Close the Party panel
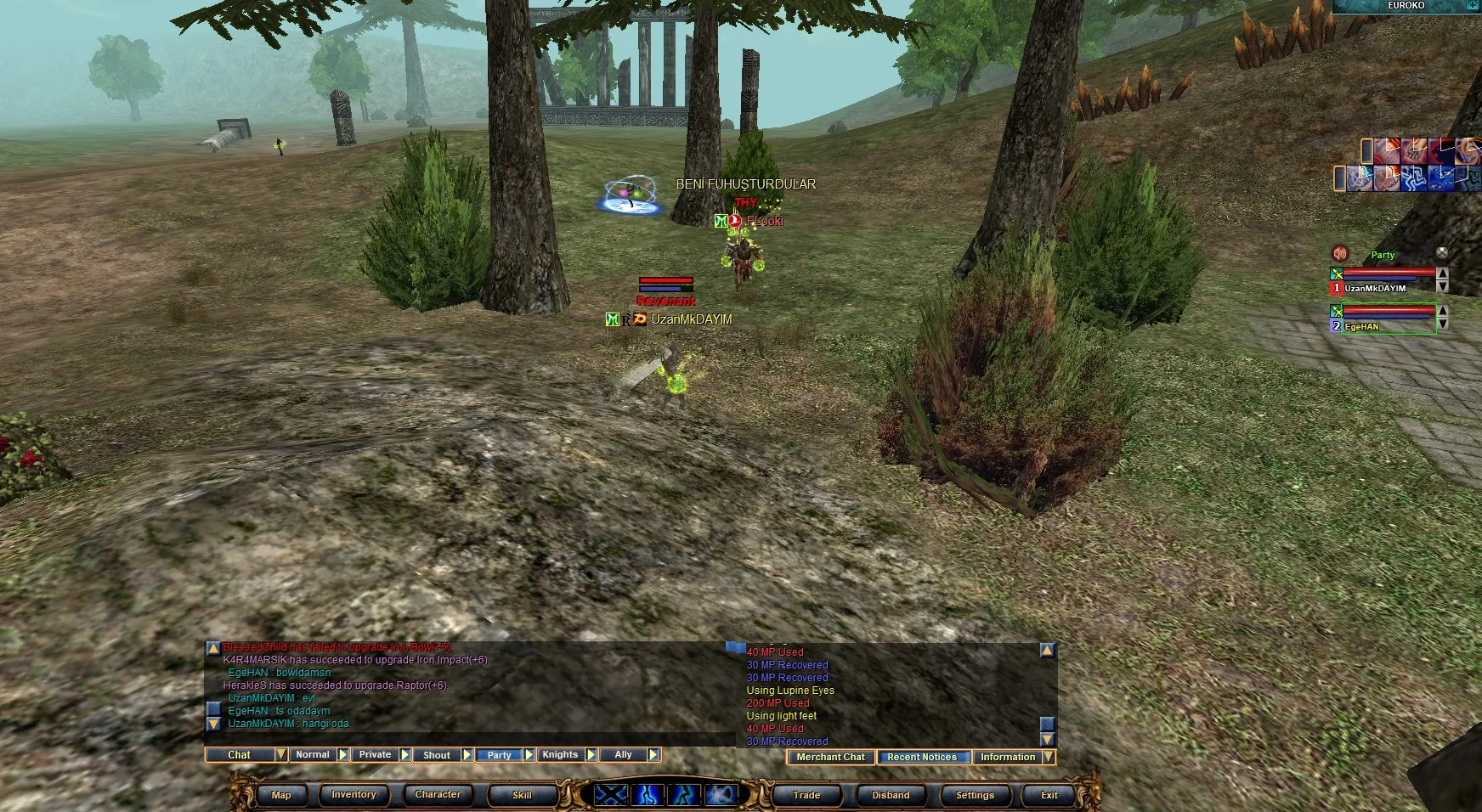The width and height of the screenshot is (1482, 812). pyautogui.click(x=1442, y=253)
